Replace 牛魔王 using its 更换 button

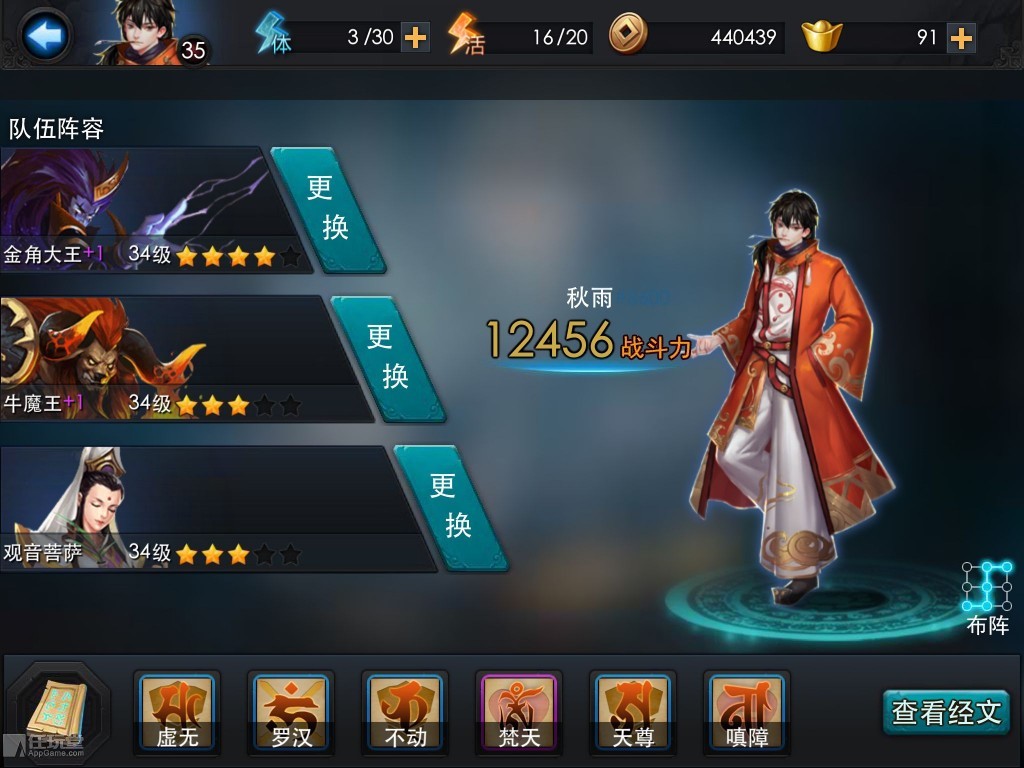[388, 357]
